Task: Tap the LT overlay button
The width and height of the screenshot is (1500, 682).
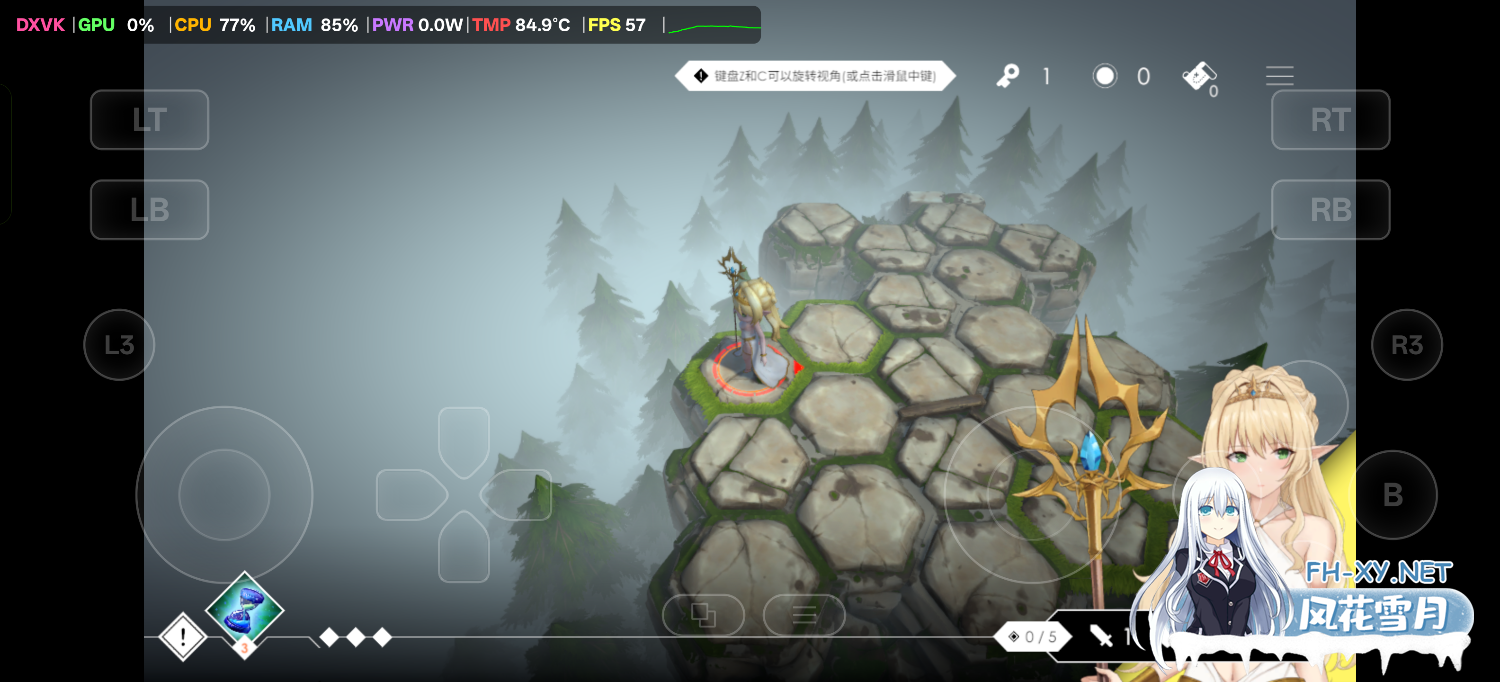Action: coord(149,120)
